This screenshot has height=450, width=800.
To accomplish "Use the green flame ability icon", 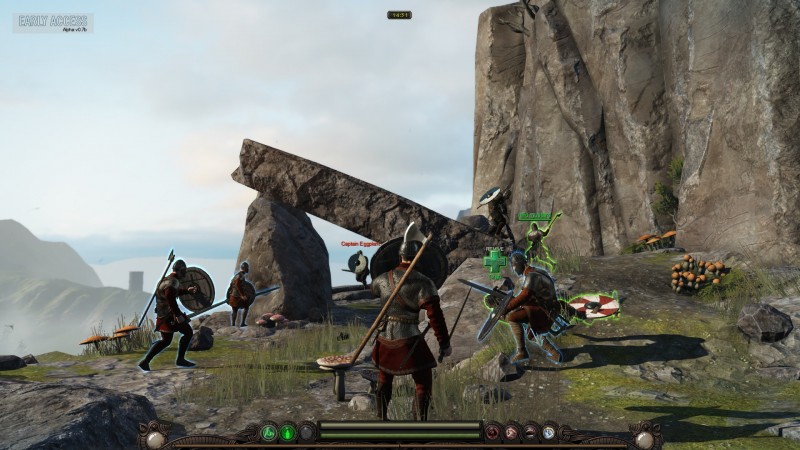I will coord(288,432).
